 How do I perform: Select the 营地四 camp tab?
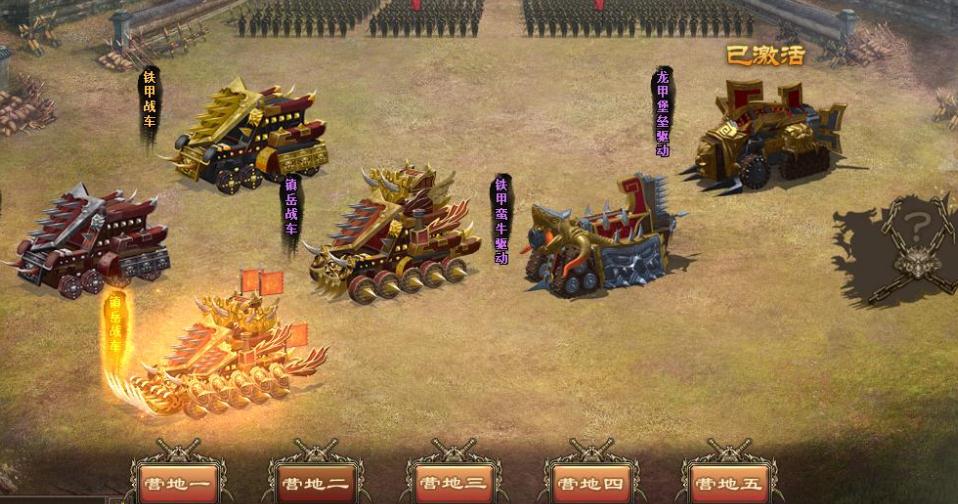(591, 483)
